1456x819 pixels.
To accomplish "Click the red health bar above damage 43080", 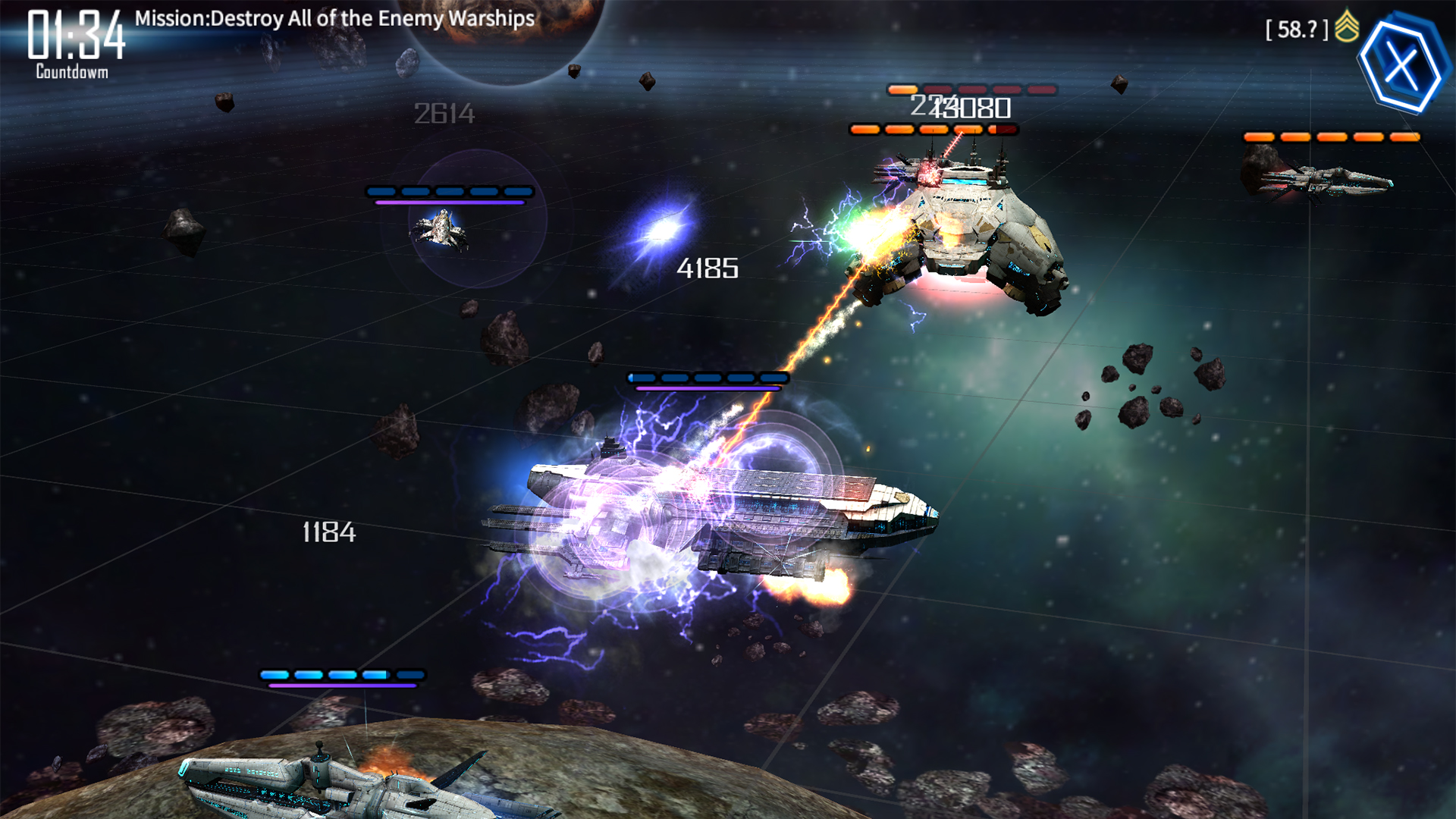I will 974,89.
